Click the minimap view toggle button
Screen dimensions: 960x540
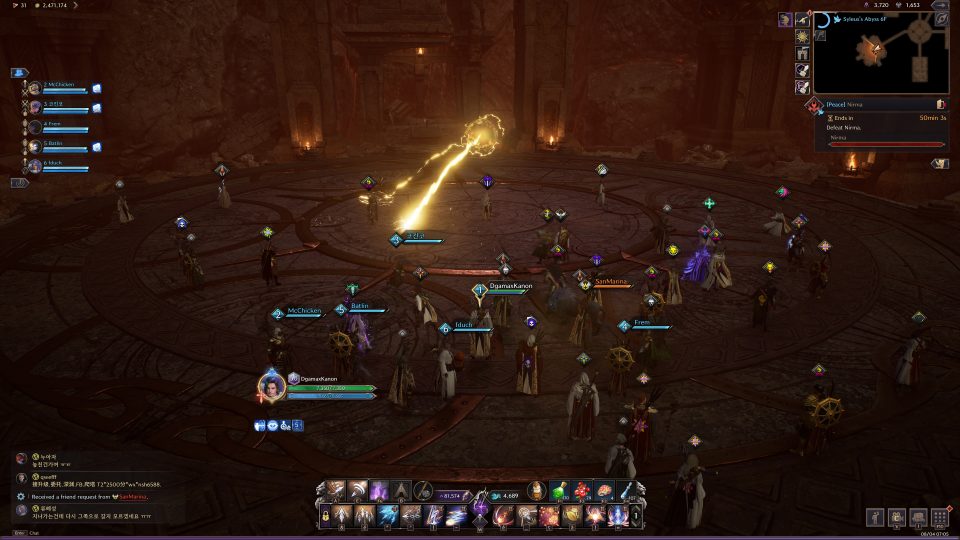click(x=940, y=19)
